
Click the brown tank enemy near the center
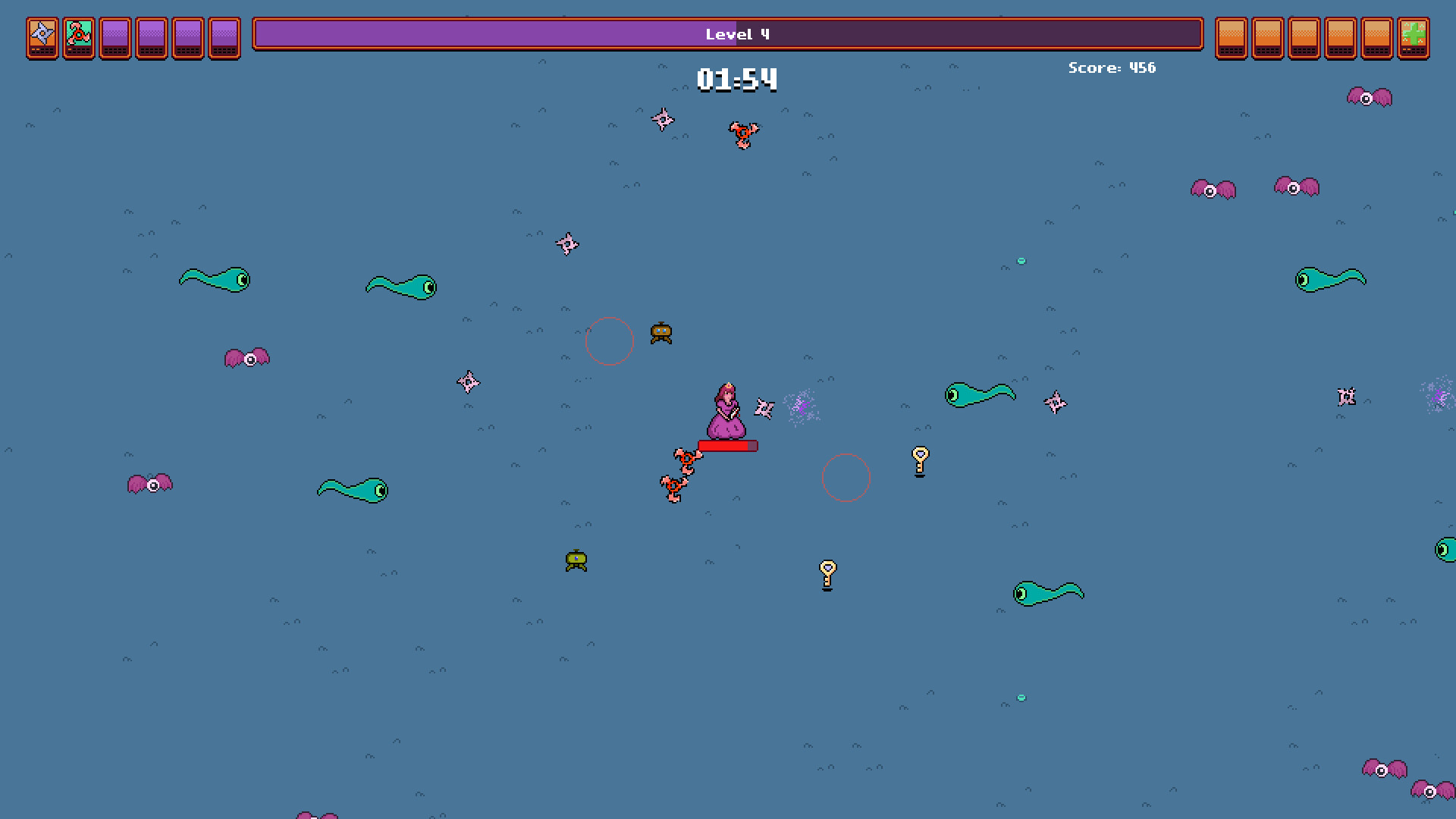pos(662,331)
